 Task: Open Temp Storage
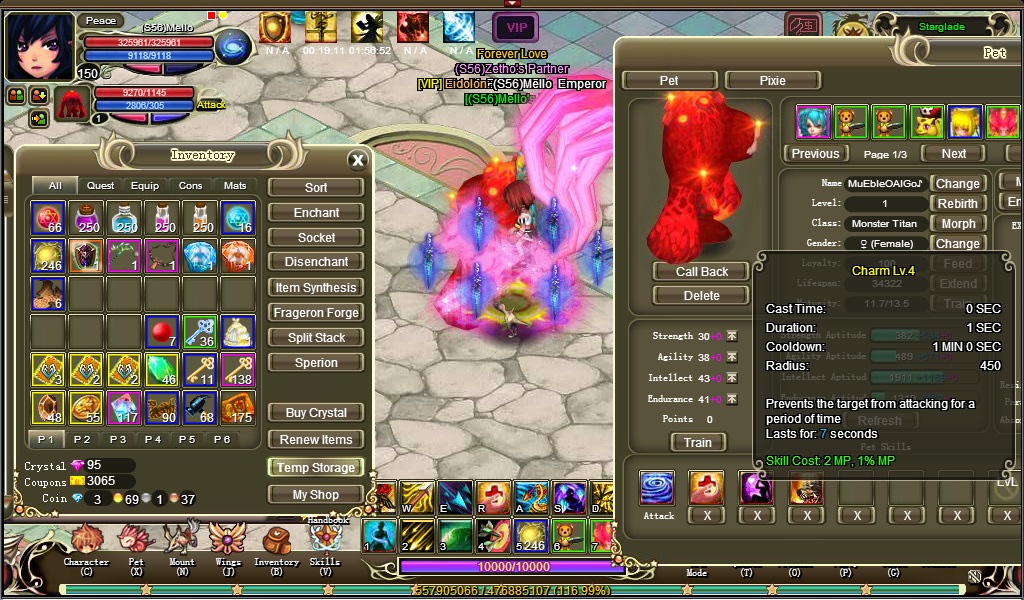(x=316, y=468)
